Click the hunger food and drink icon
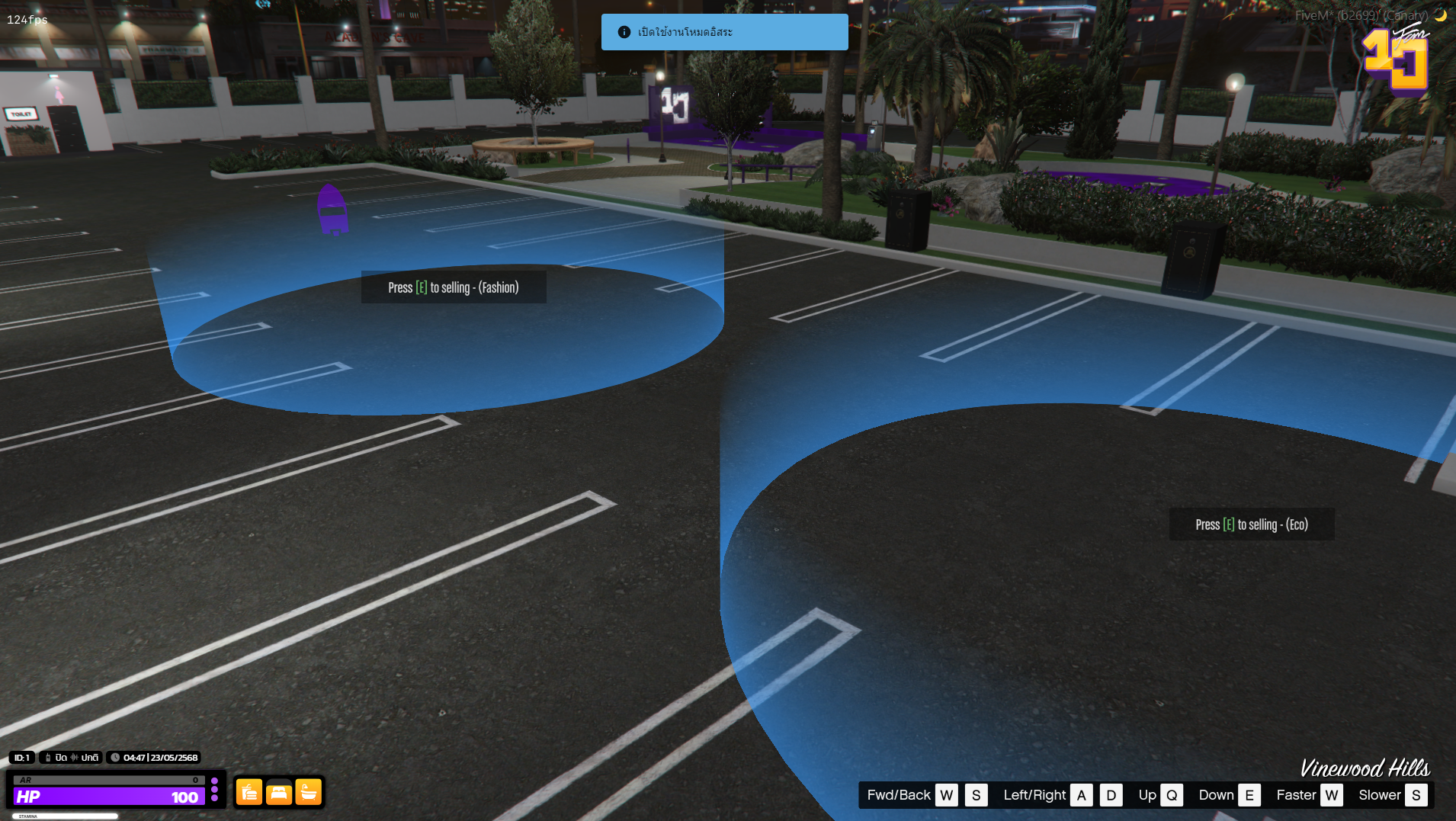 click(x=249, y=793)
